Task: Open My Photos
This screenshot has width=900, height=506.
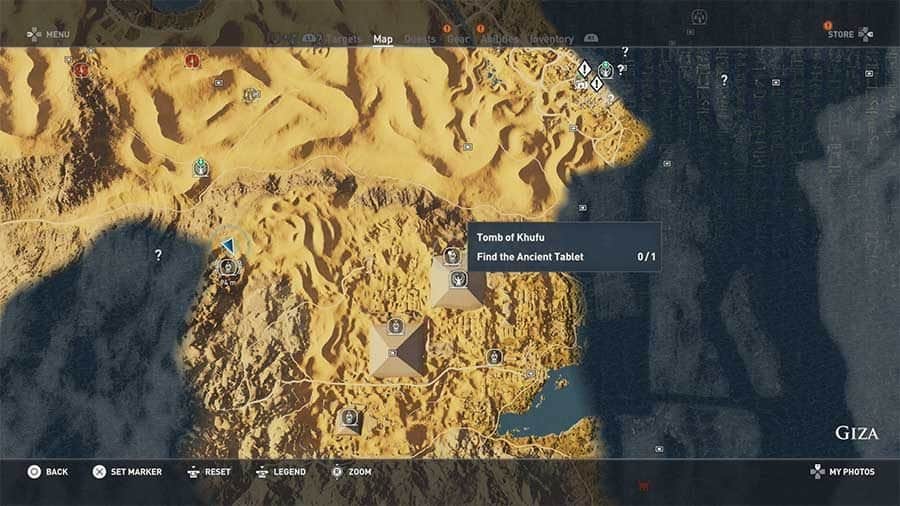Action: 844,472
